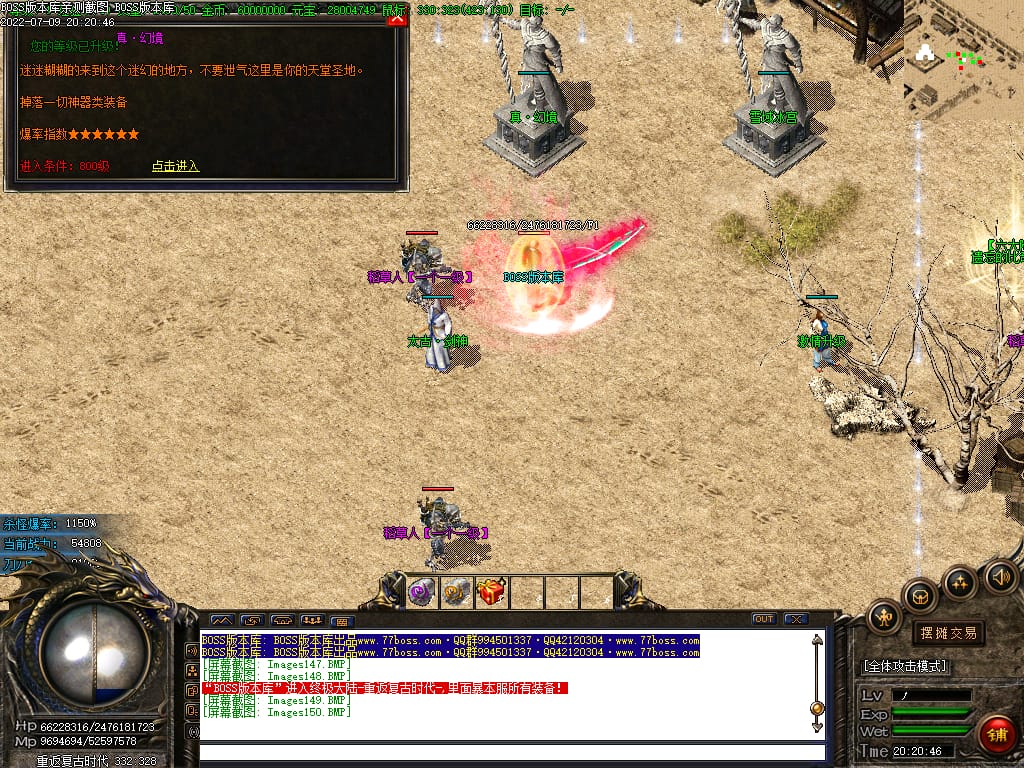
Task: Select the group-of-people button above the chat
Action: pyautogui.click(x=312, y=620)
